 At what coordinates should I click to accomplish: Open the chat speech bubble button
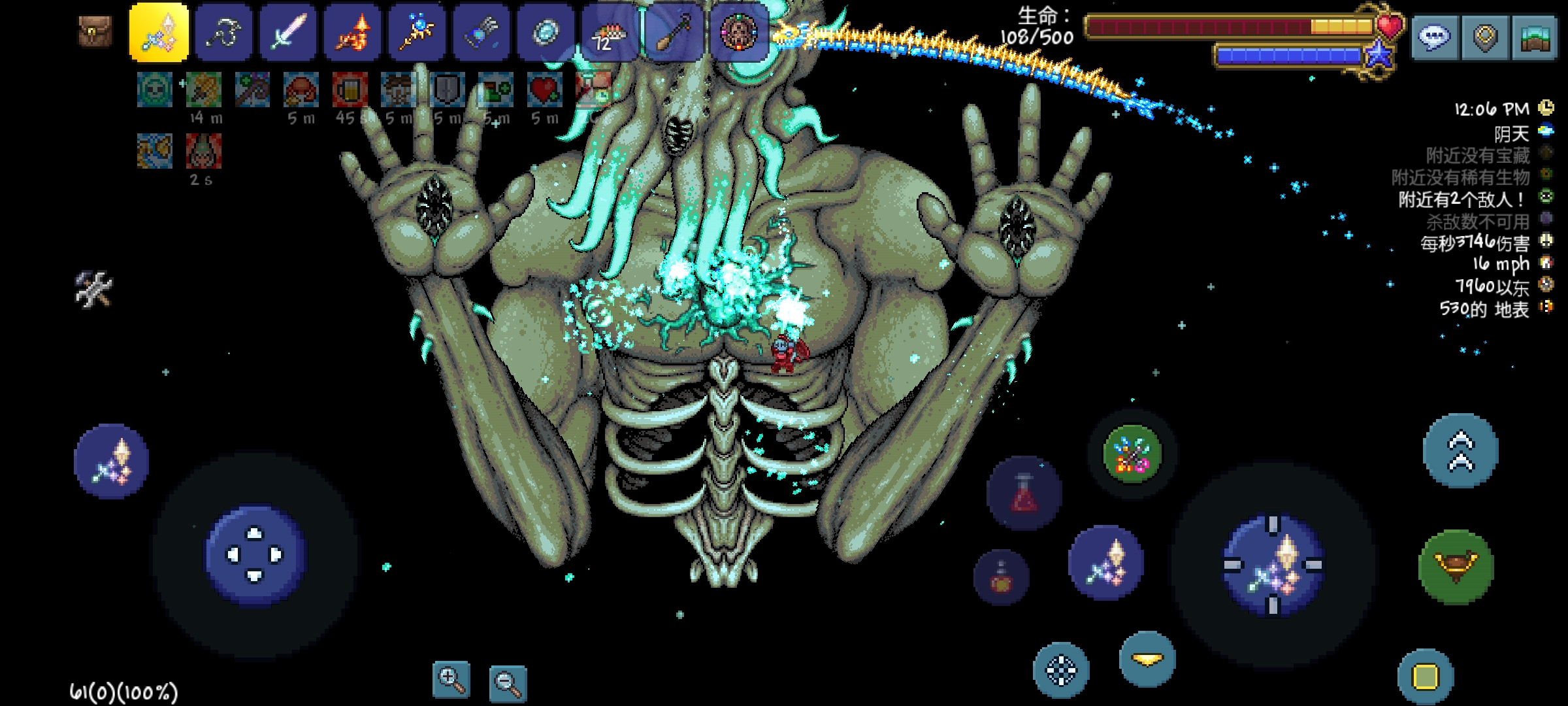click(x=1434, y=38)
